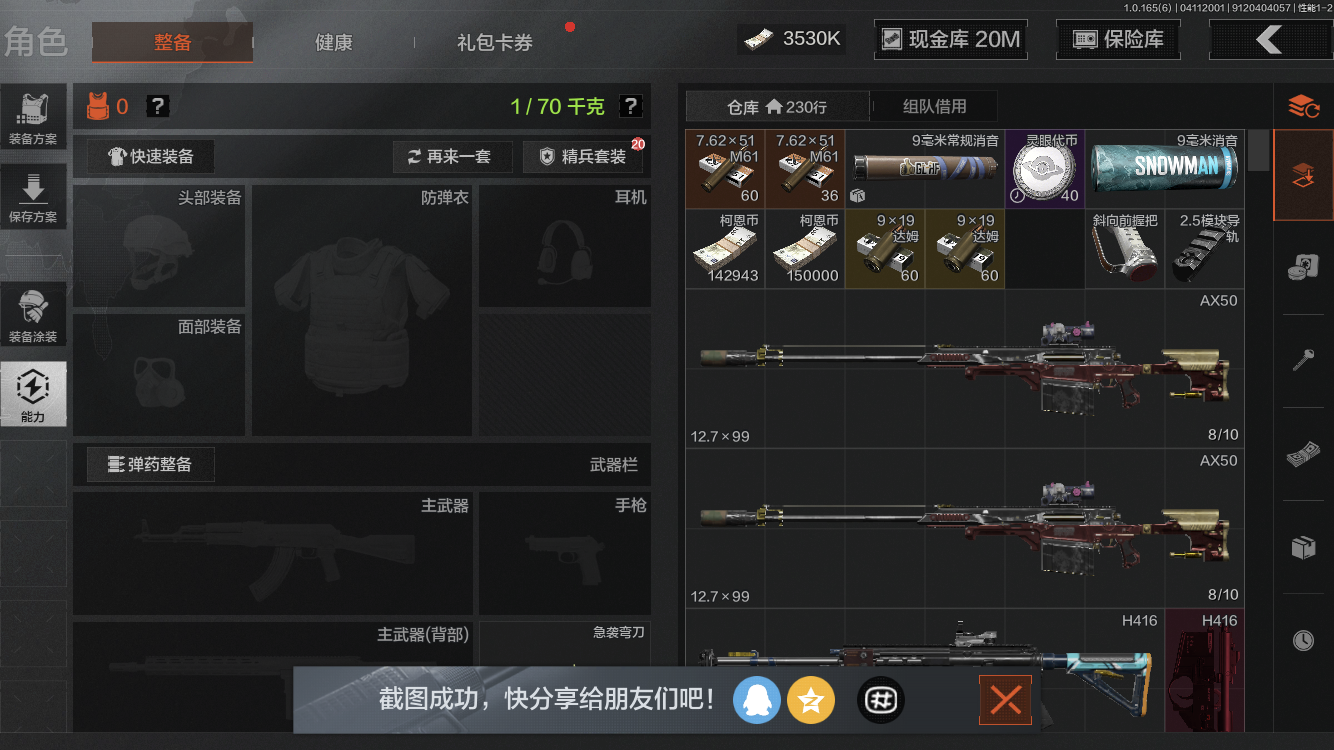
Task: Open 弹药整备 ammo preparation
Action: (x=150, y=464)
